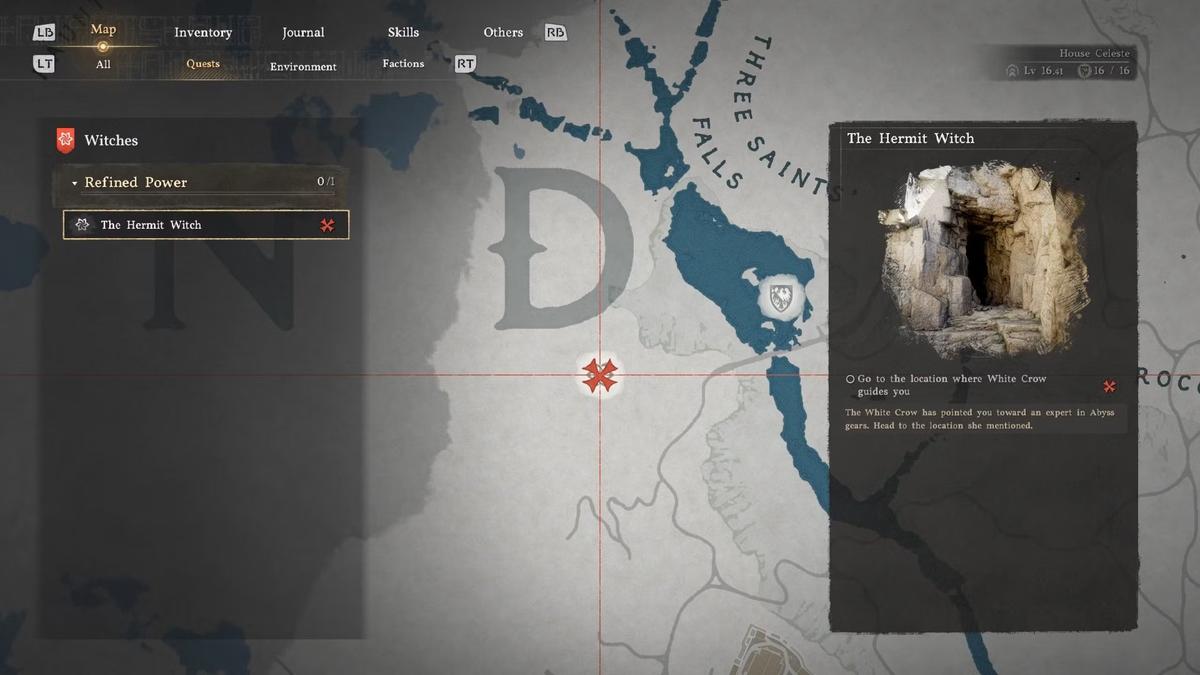
Task: View the cave entrance quest thumbnail
Action: [981, 262]
